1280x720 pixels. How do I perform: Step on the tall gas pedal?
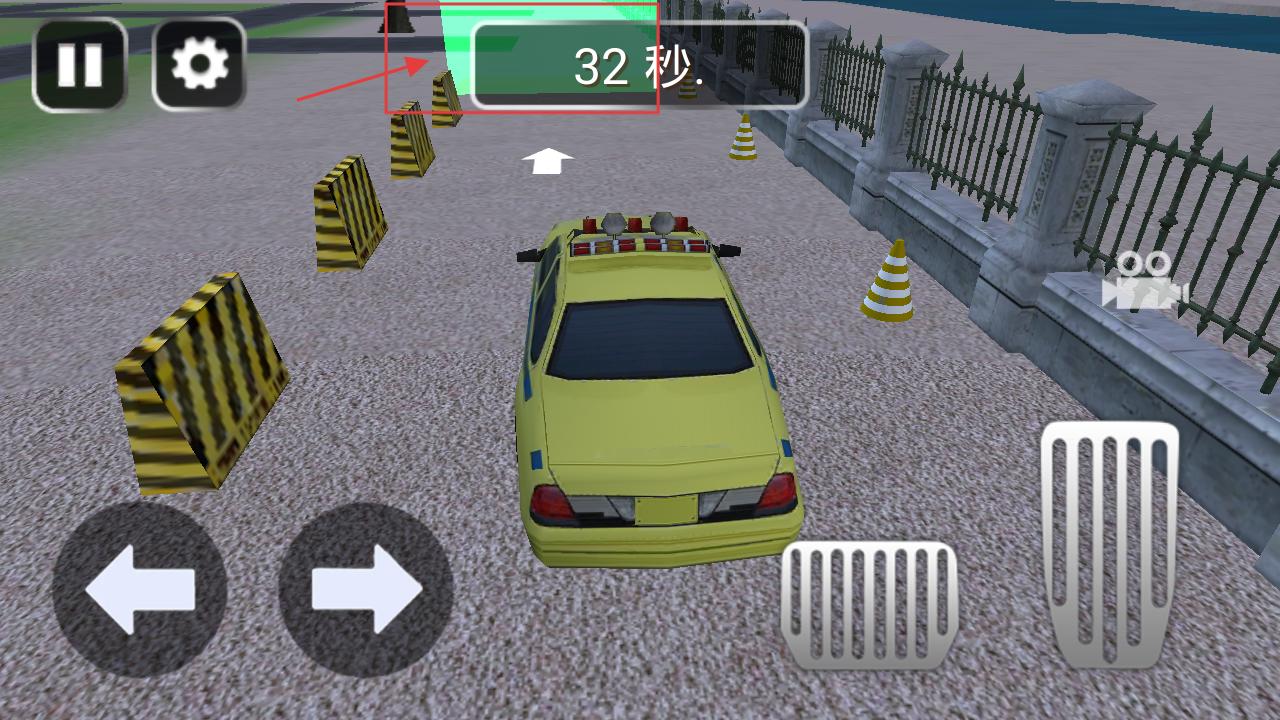point(1109,544)
